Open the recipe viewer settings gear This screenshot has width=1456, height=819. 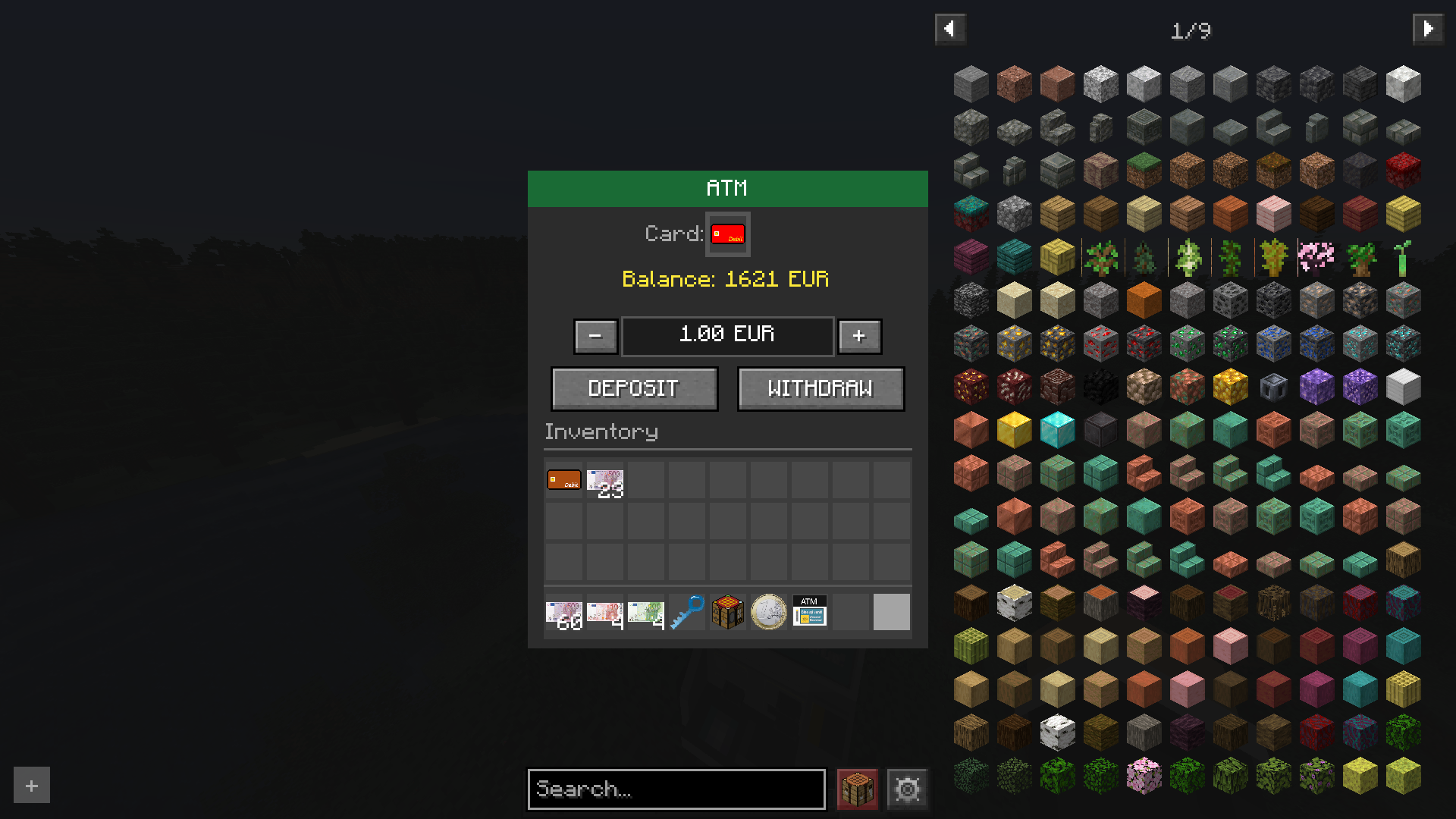point(907,789)
